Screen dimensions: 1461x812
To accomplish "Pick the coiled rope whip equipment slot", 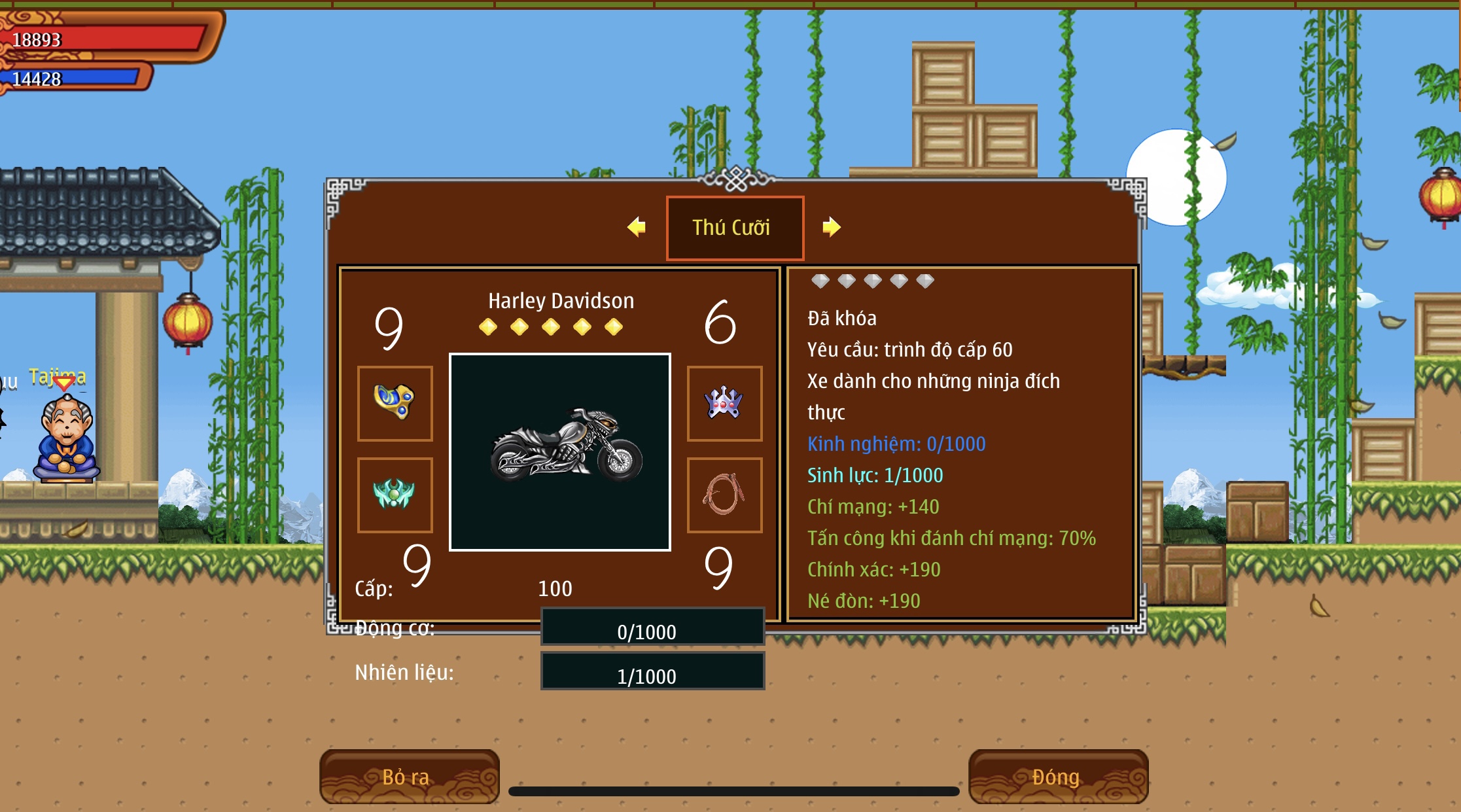I will pos(724,495).
